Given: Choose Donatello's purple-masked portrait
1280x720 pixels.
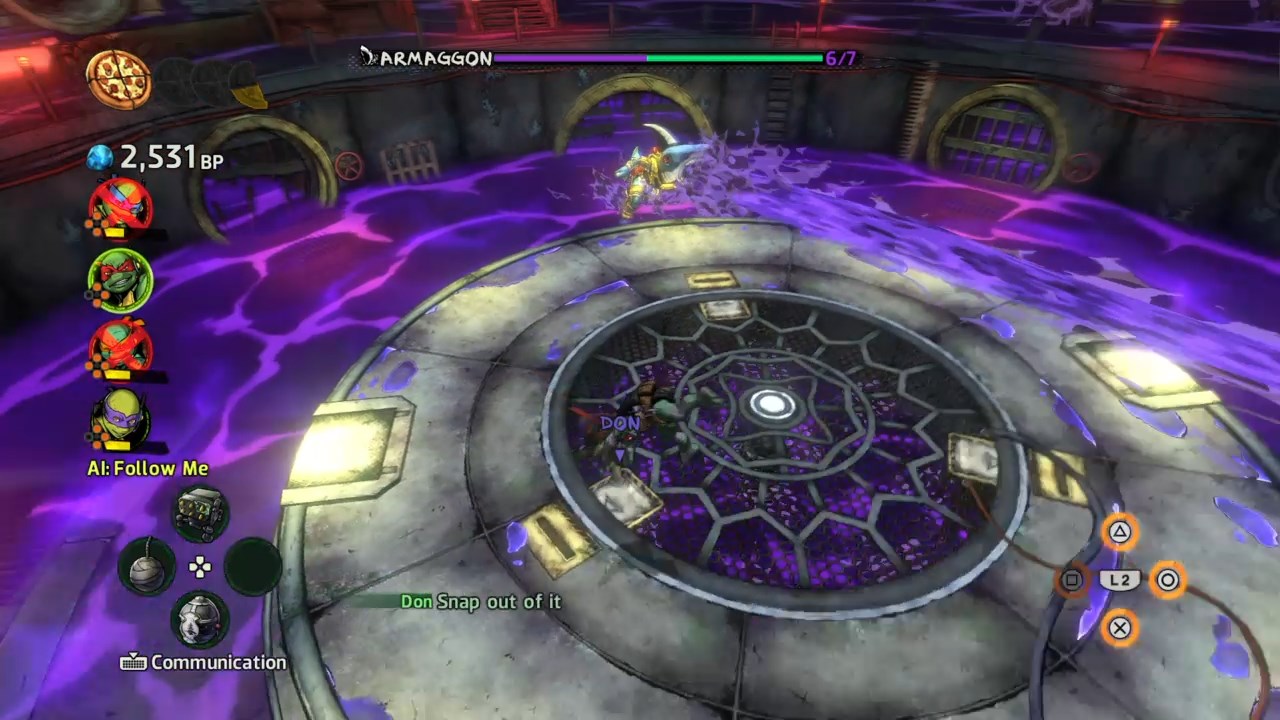Looking at the screenshot, I should (121, 418).
